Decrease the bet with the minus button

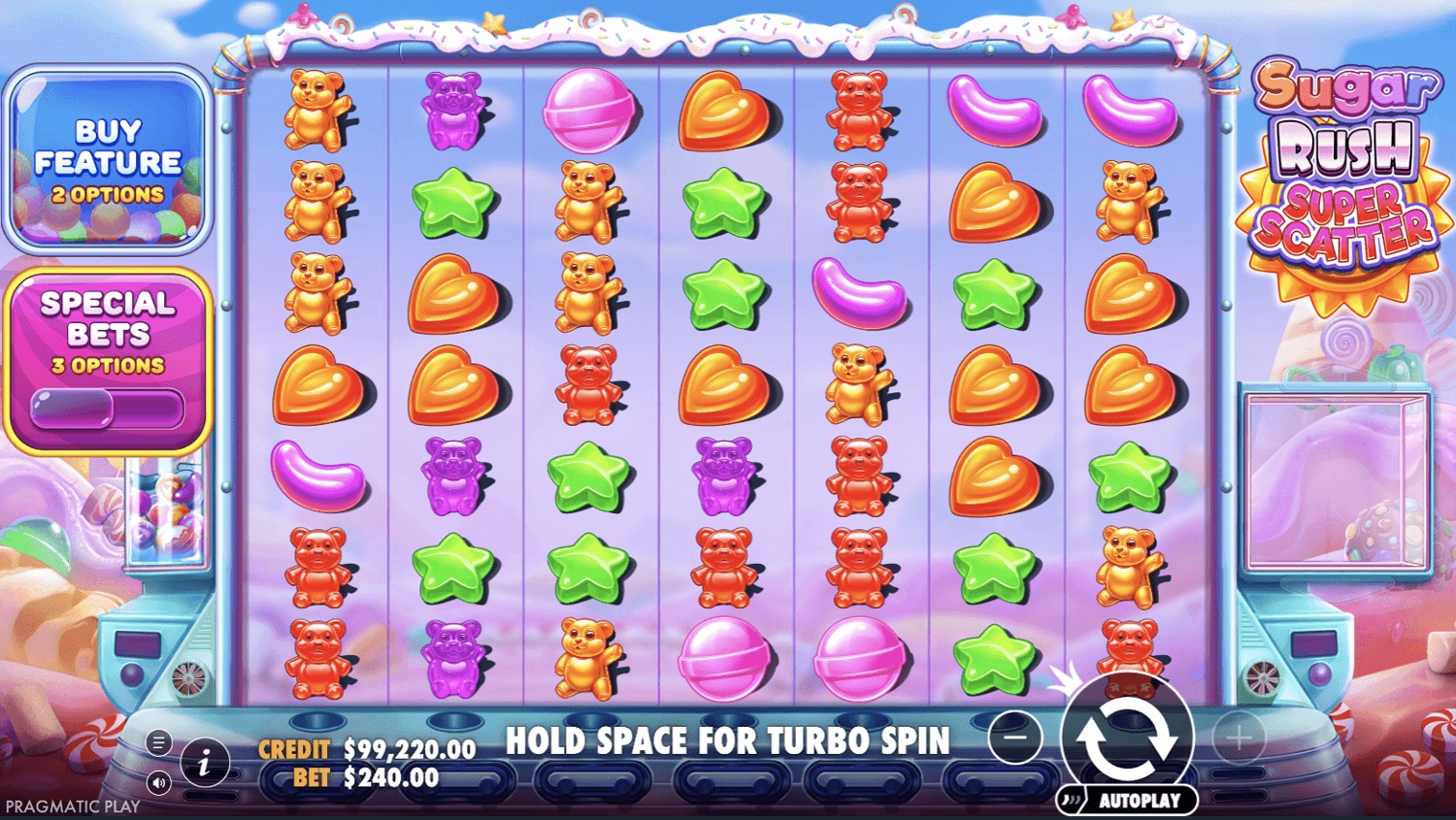click(x=1015, y=738)
